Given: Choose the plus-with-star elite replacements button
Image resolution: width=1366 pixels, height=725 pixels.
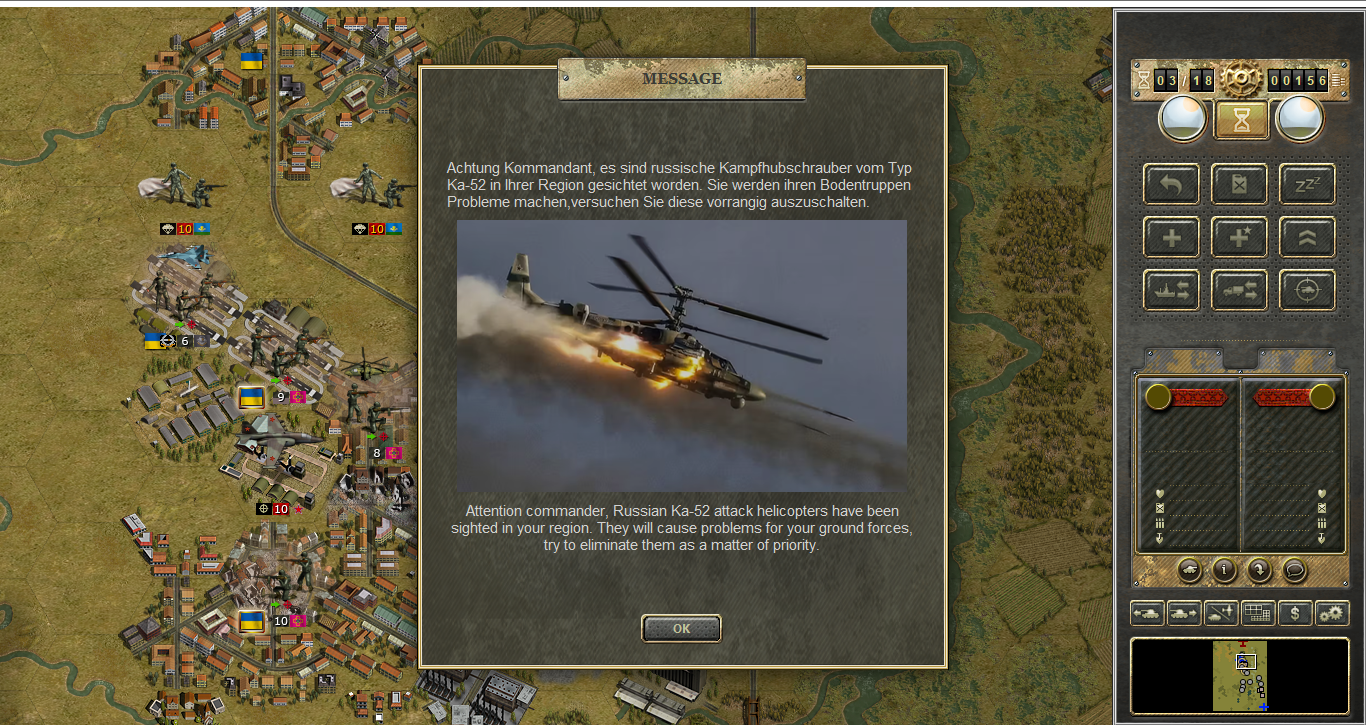Looking at the screenshot, I should pyautogui.click(x=1240, y=237).
